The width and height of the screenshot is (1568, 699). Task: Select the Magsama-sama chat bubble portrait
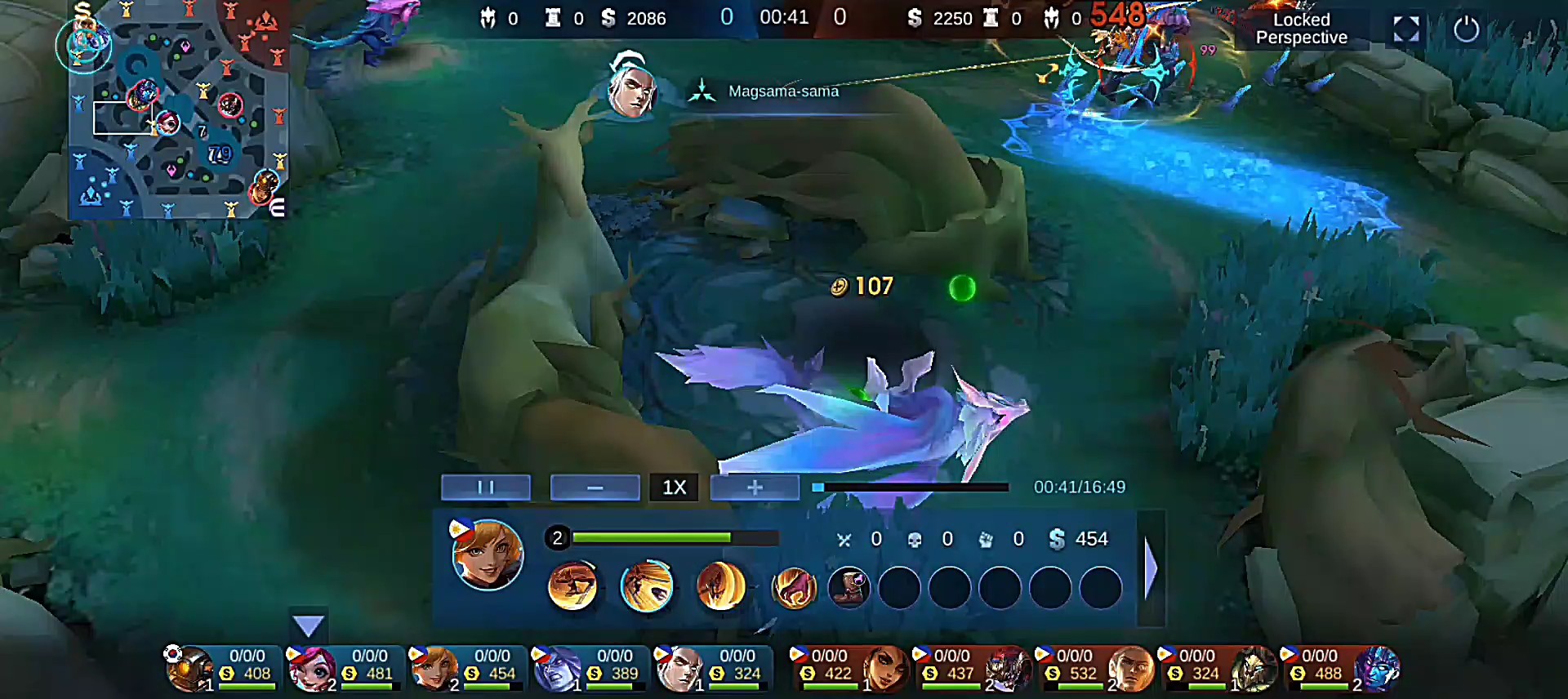tap(631, 87)
